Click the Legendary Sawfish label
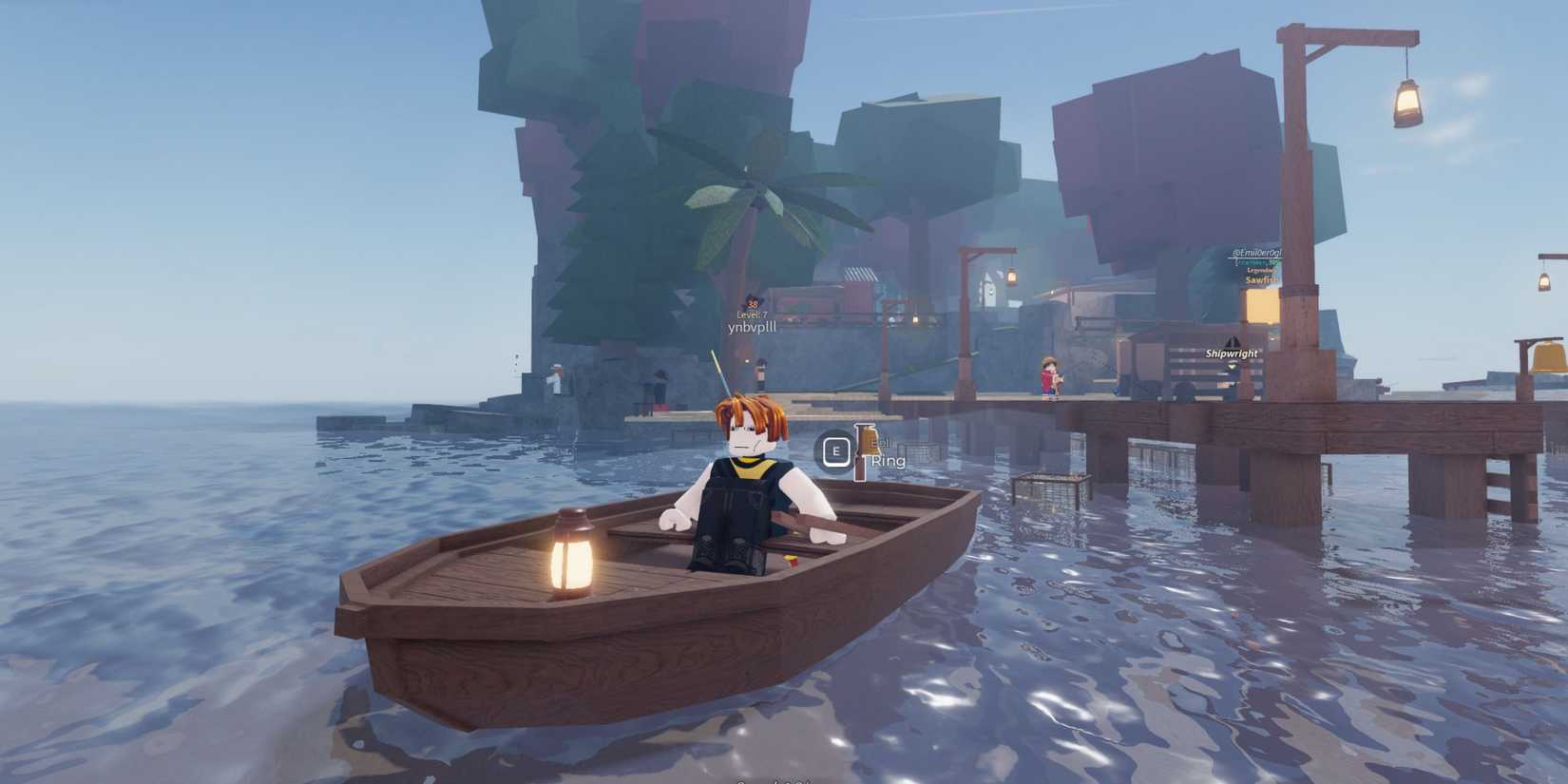Viewport: 1568px width, 784px height. (x=1261, y=276)
